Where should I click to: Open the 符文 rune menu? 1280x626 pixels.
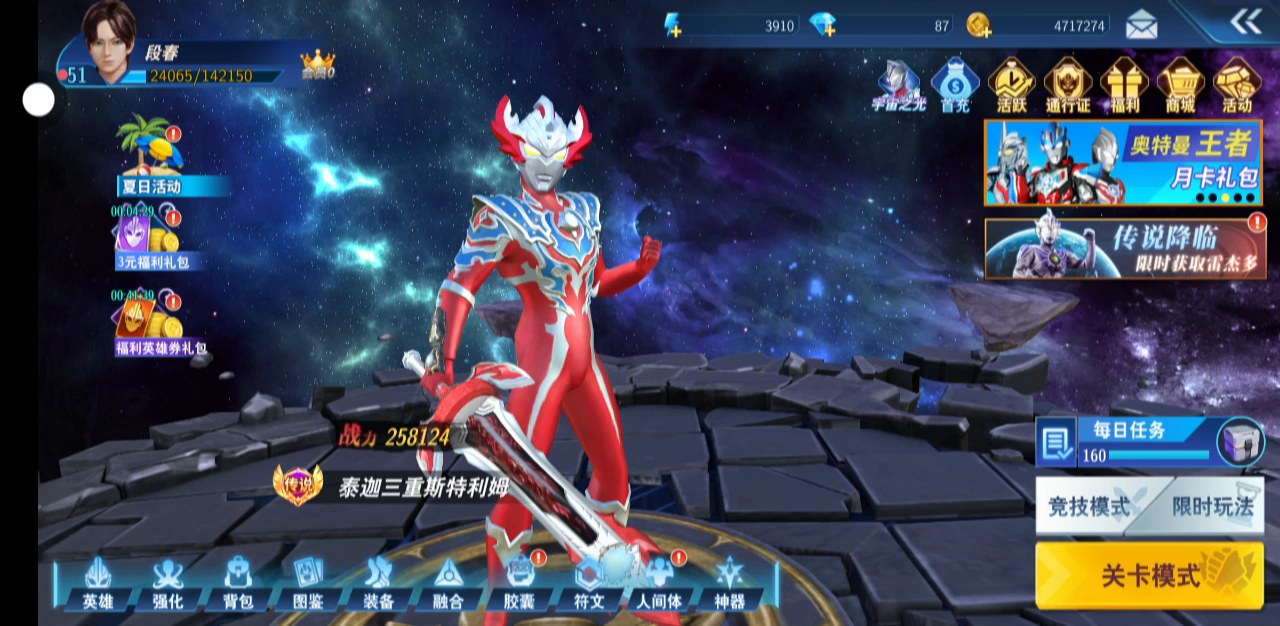[589, 582]
